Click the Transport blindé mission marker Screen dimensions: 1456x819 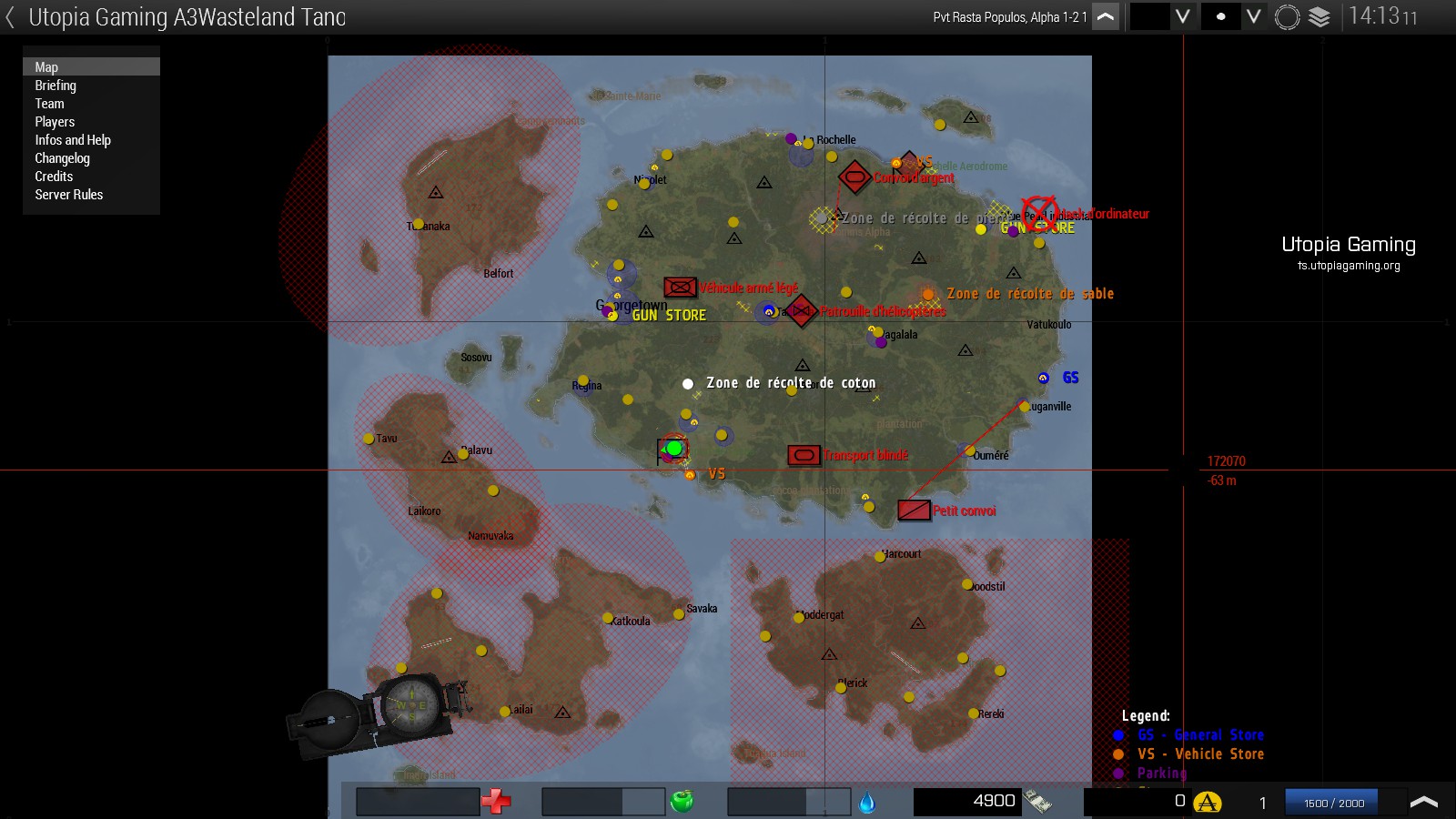coord(804,455)
